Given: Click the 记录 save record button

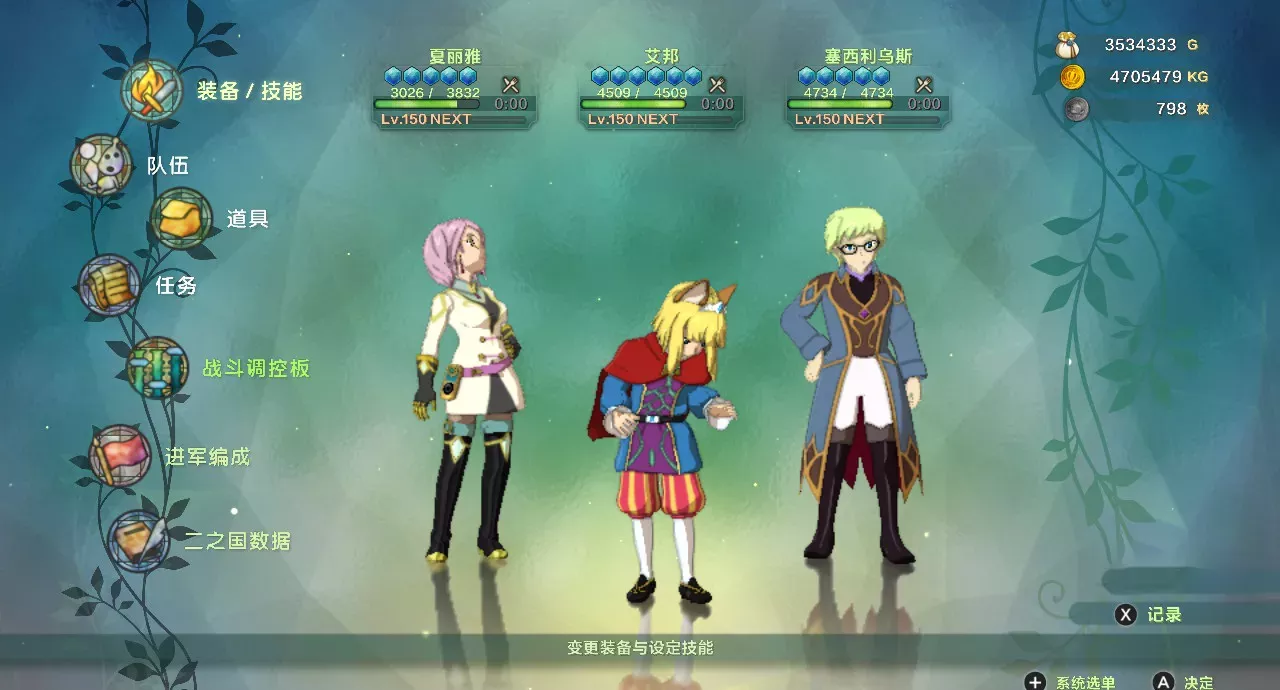Looking at the screenshot, I should 1148,615.
